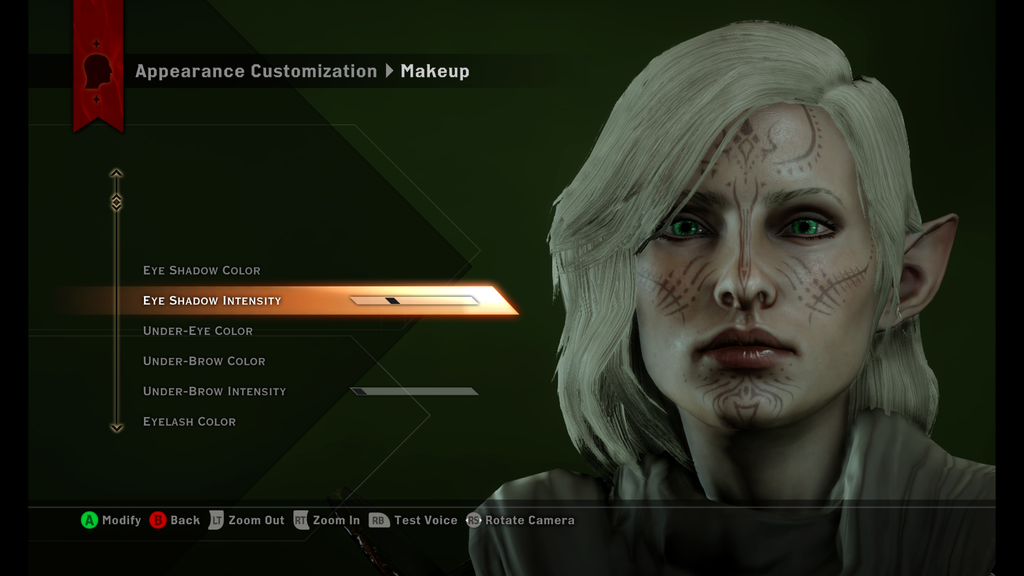The image size is (1024, 576).
Task: Set the Under-Brow Intensity slider
Action: coord(414,391)
